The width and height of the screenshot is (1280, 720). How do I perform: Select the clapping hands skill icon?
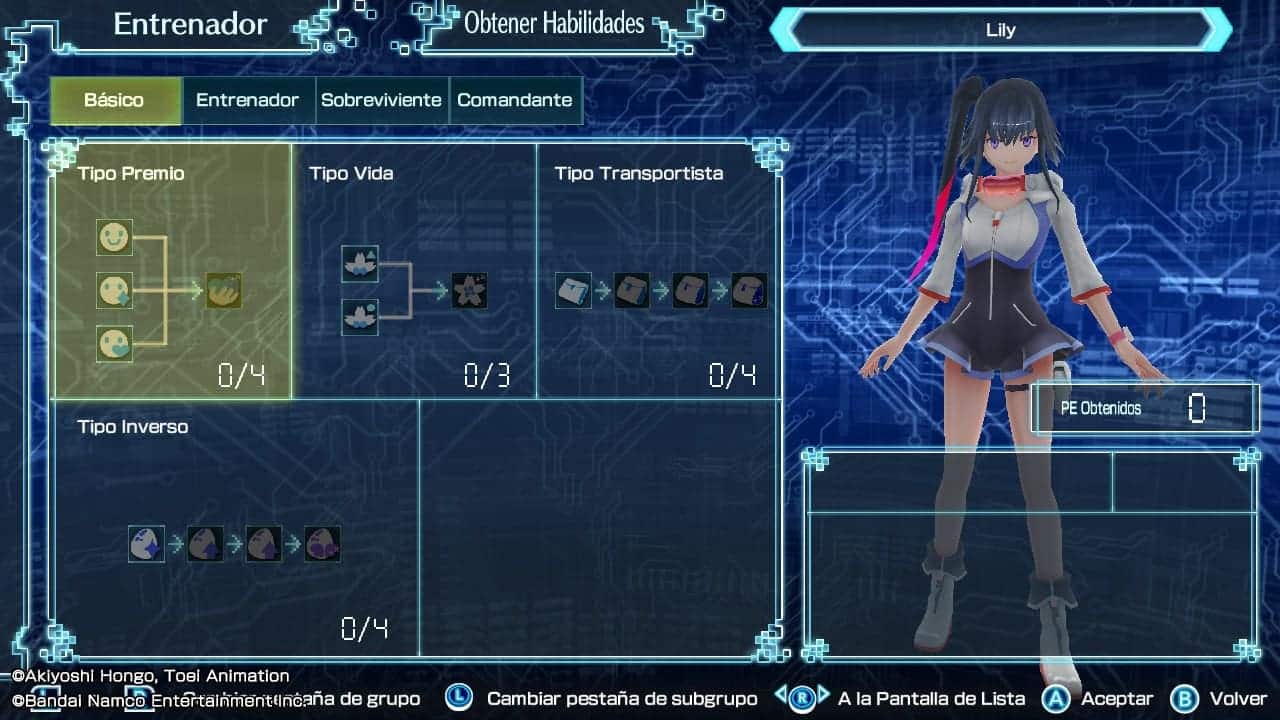tap(224, 291)
